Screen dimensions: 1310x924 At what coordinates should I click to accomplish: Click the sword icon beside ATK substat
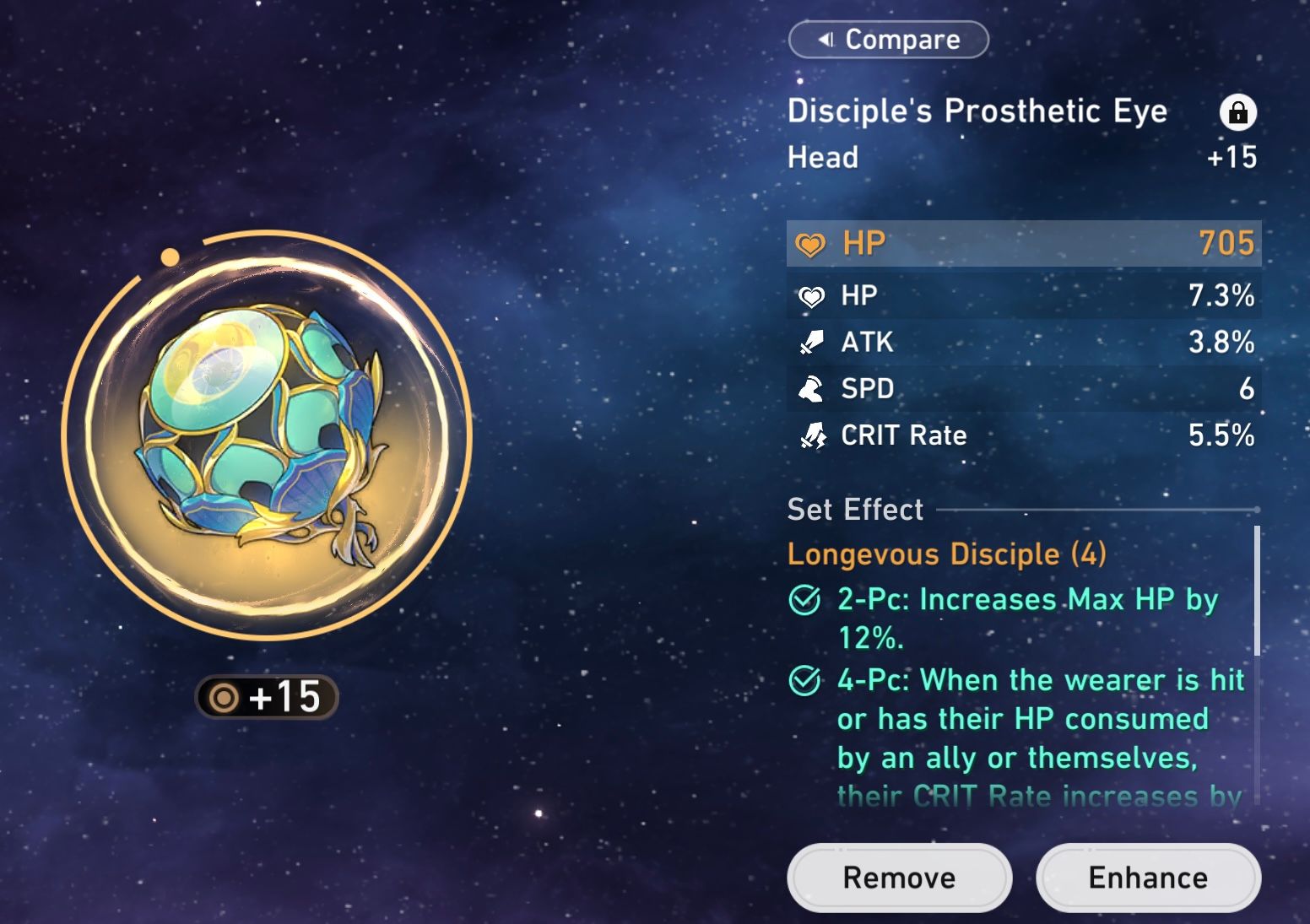(810, 342)
